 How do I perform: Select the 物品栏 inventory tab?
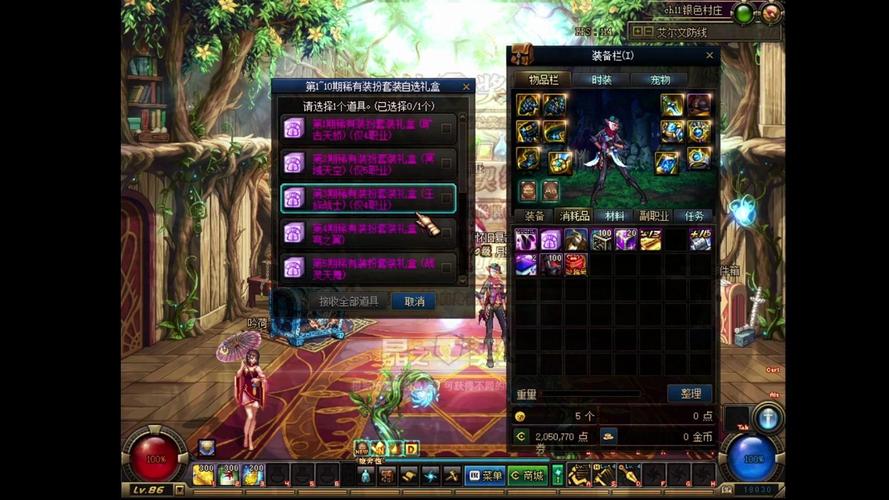click(x=543, y=80)
